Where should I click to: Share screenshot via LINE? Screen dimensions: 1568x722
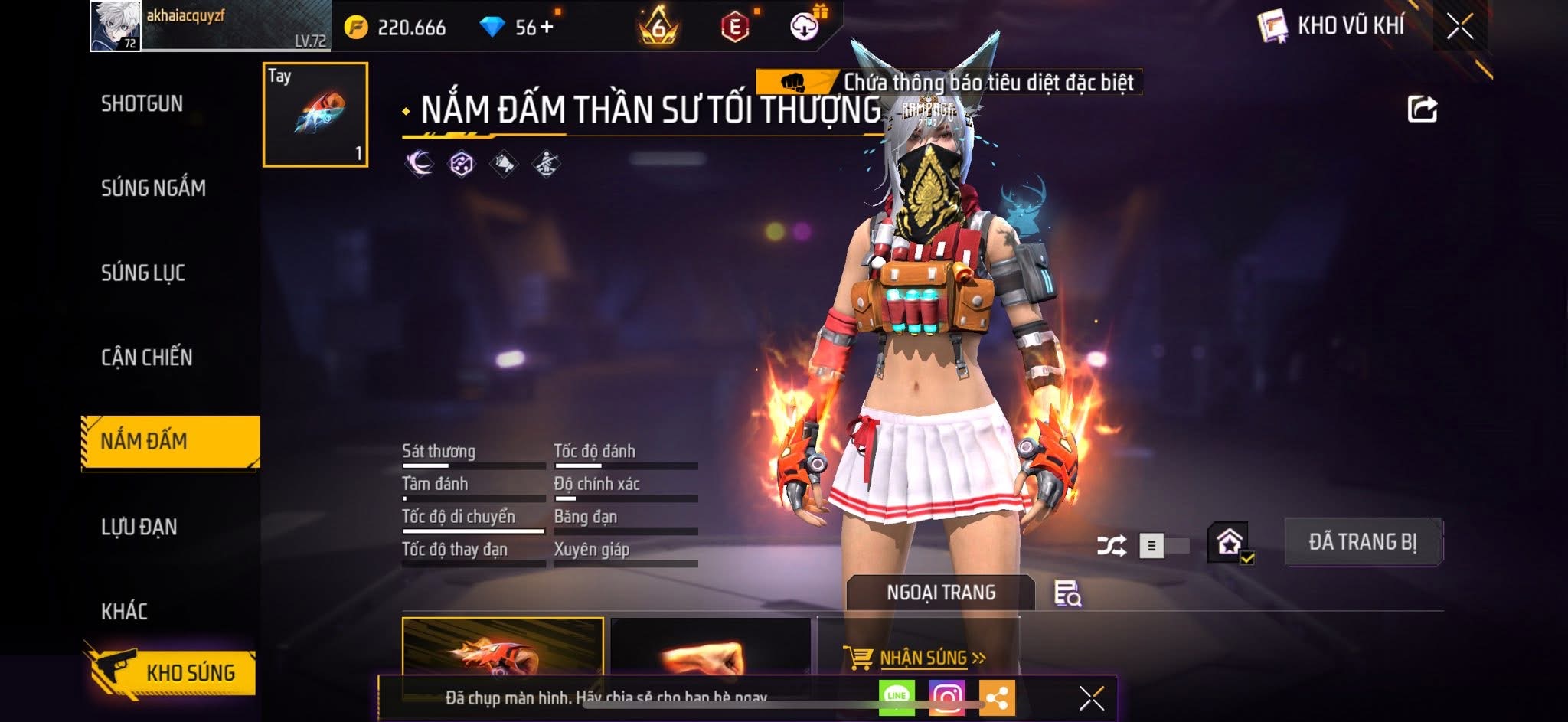897,697
